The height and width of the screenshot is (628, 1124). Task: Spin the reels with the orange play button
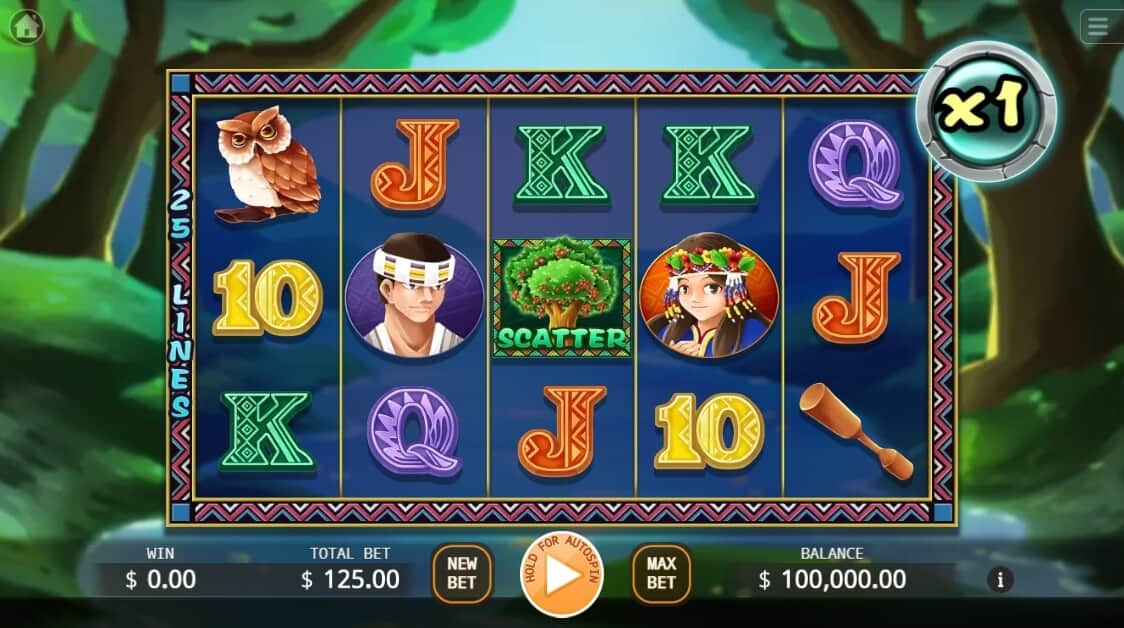[x=562, y=575]
